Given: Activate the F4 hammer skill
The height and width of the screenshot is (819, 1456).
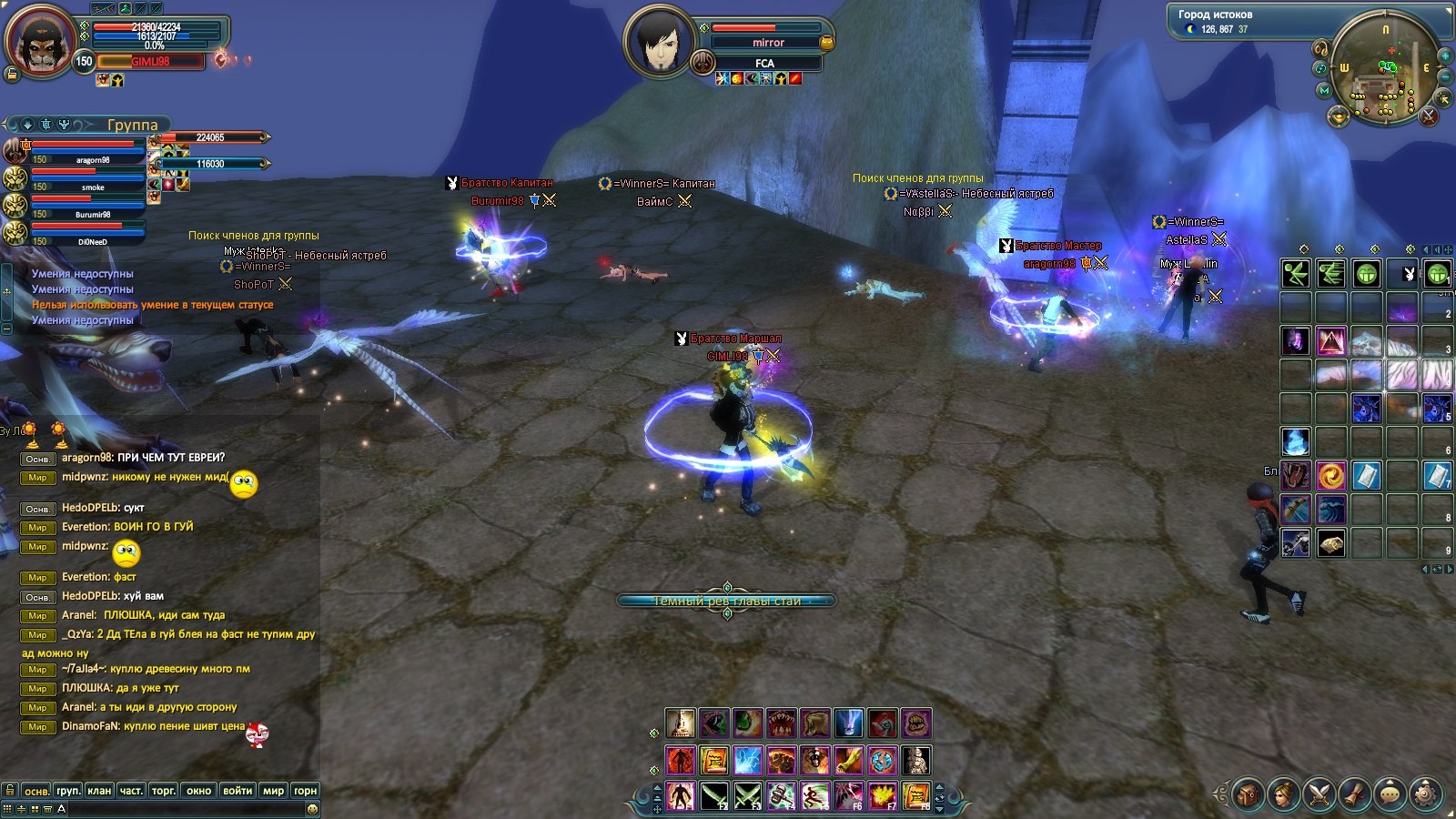Looking at the screenshot, I should 780,796.
